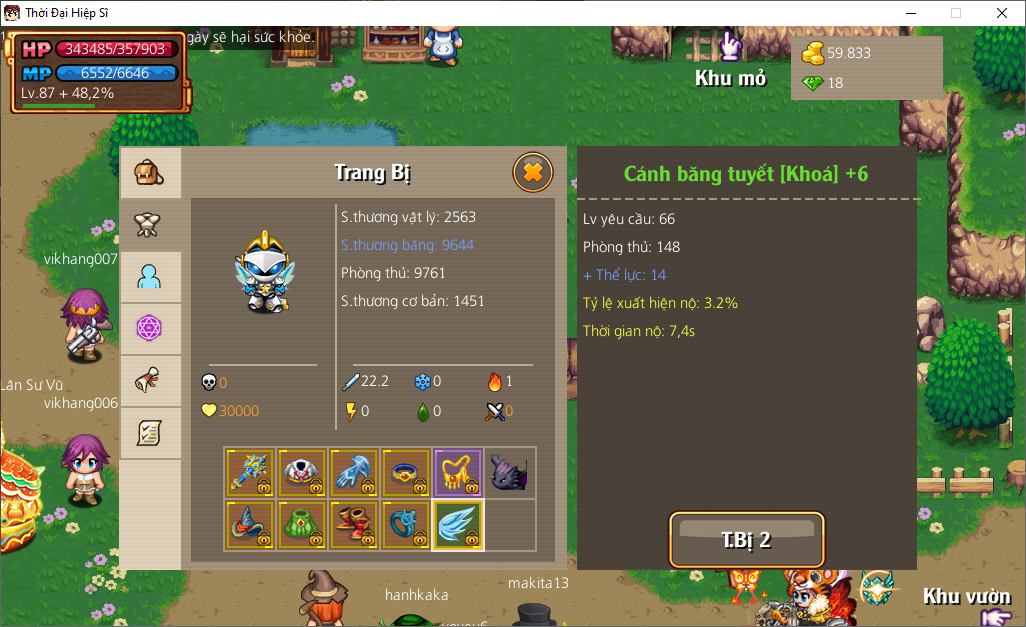
Task: Pick the blue gold belt slot
Action: (406, 473)
